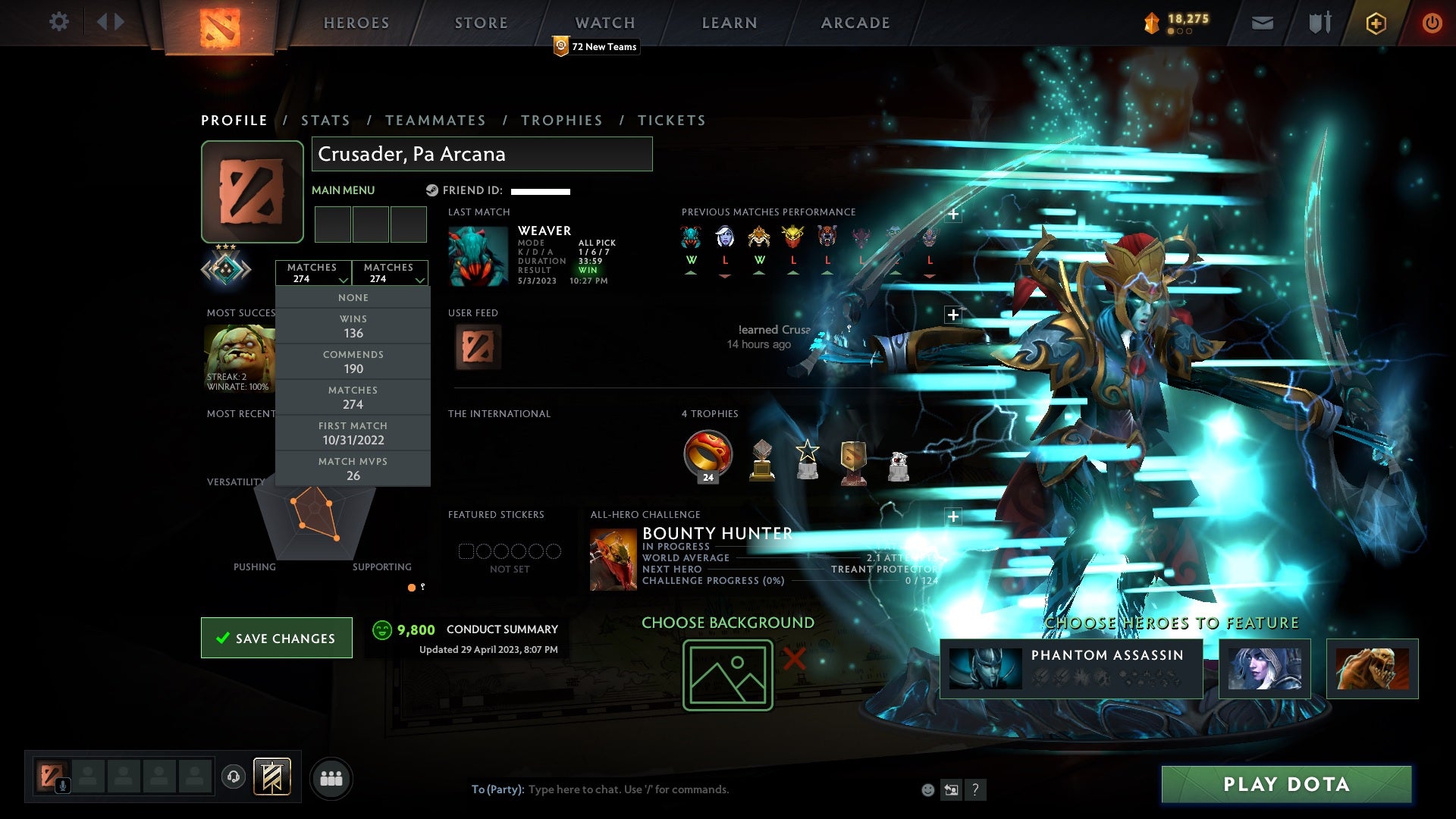1456x819 pixels.
Task: Click the Dota Plus hexagon plus icon
Action: 1375,23
